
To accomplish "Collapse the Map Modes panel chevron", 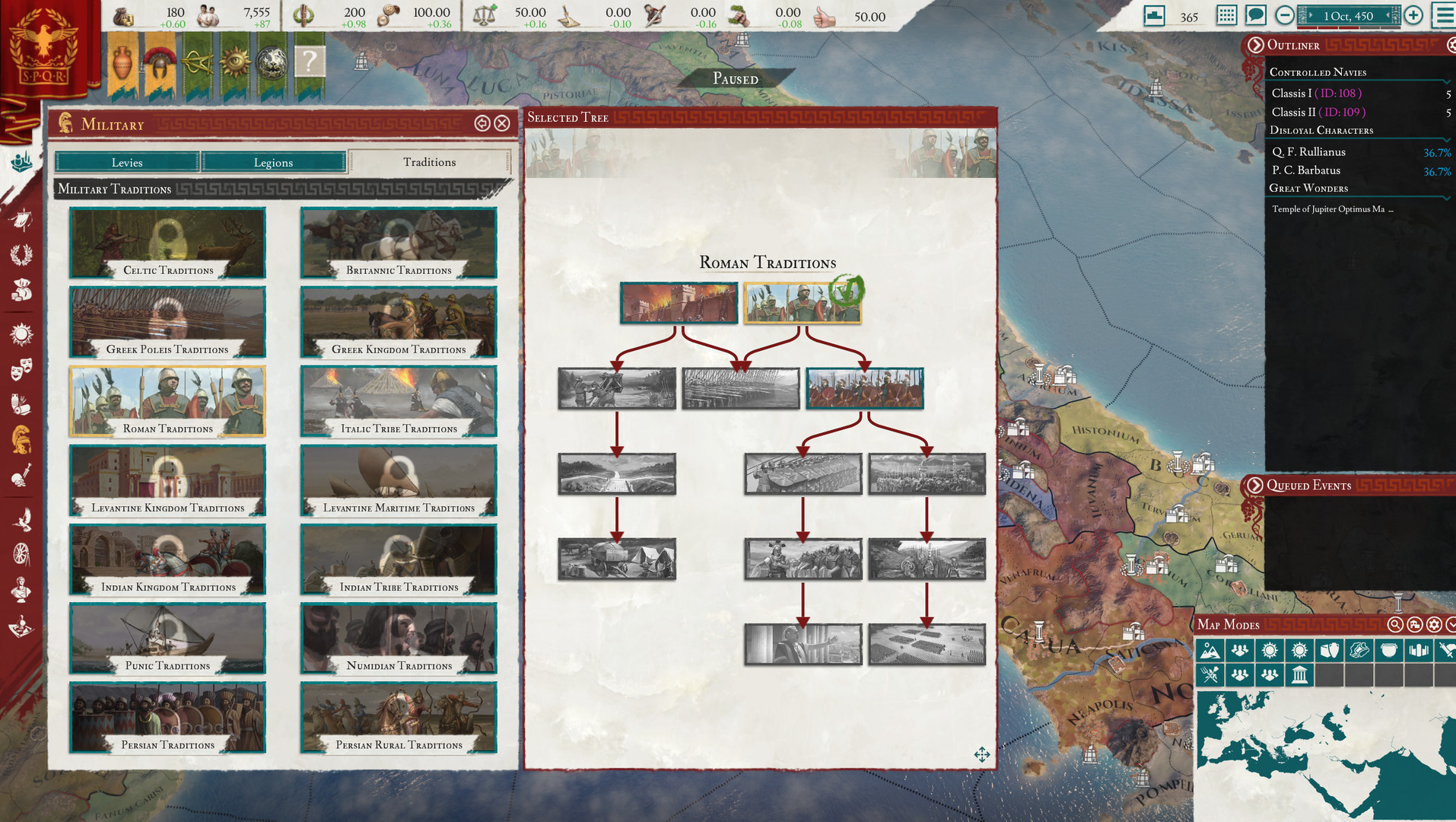I will [1451, 625].
